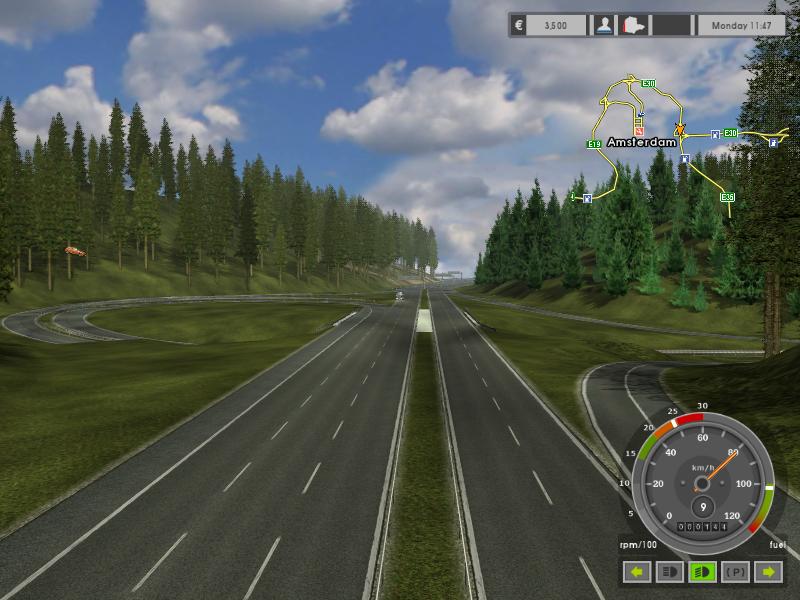
Task: Toggle the right turn signal arrow
Action: point(768,572)
